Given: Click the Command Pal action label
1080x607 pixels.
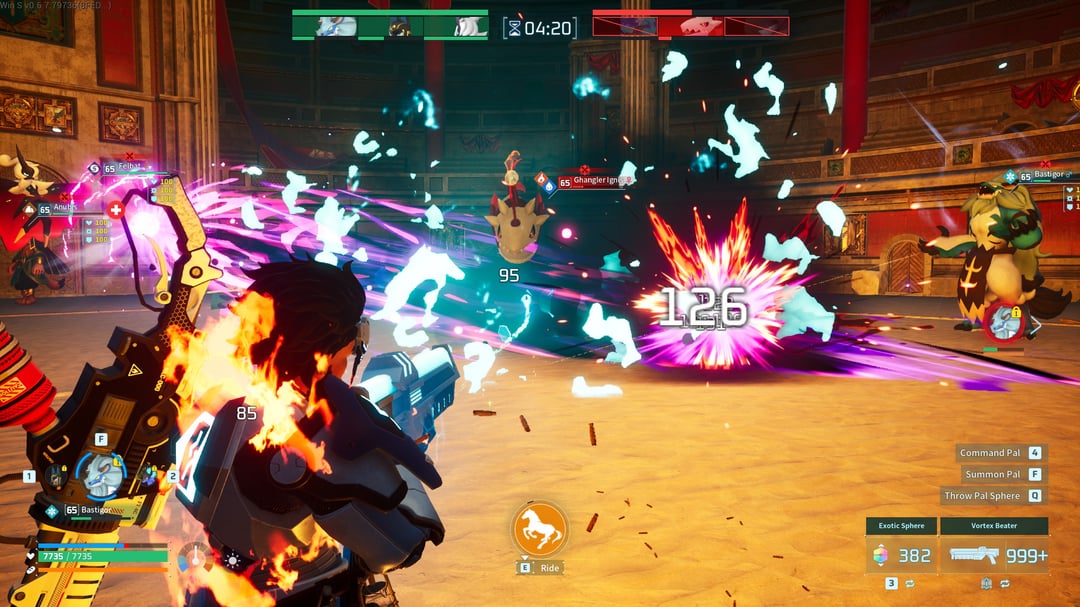Looking at the screenshot, I should [989, 452].
